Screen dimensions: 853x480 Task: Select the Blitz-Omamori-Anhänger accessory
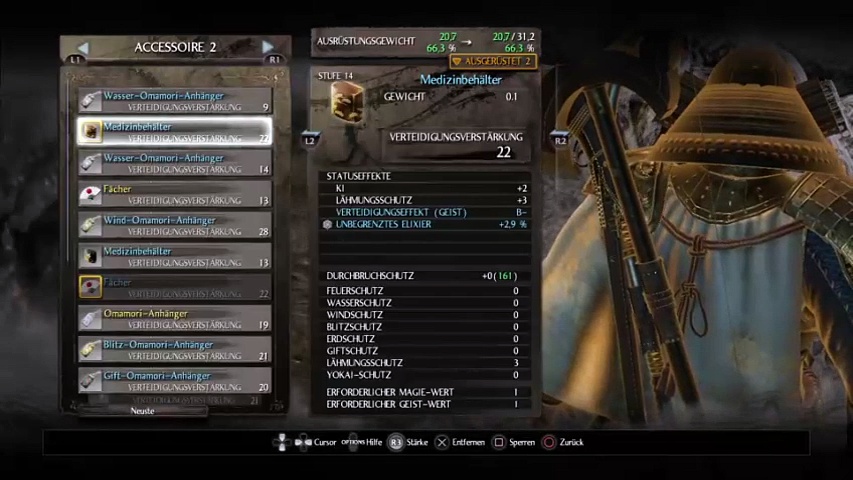click(175, 349)
